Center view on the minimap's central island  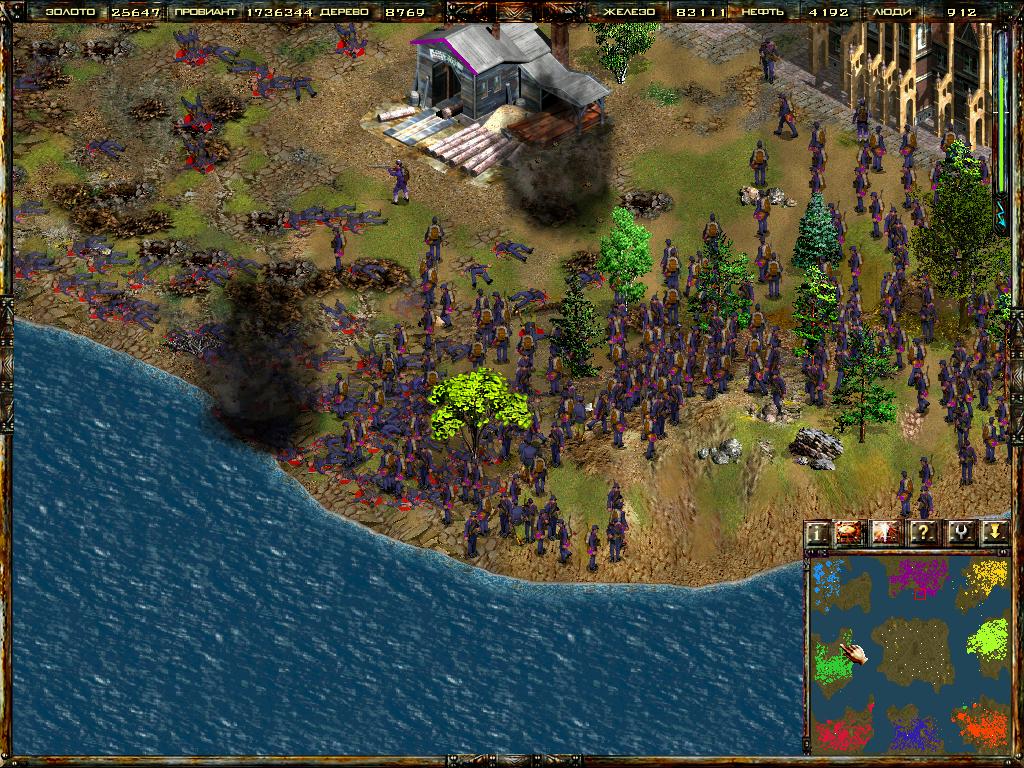(x=910, y=651)
